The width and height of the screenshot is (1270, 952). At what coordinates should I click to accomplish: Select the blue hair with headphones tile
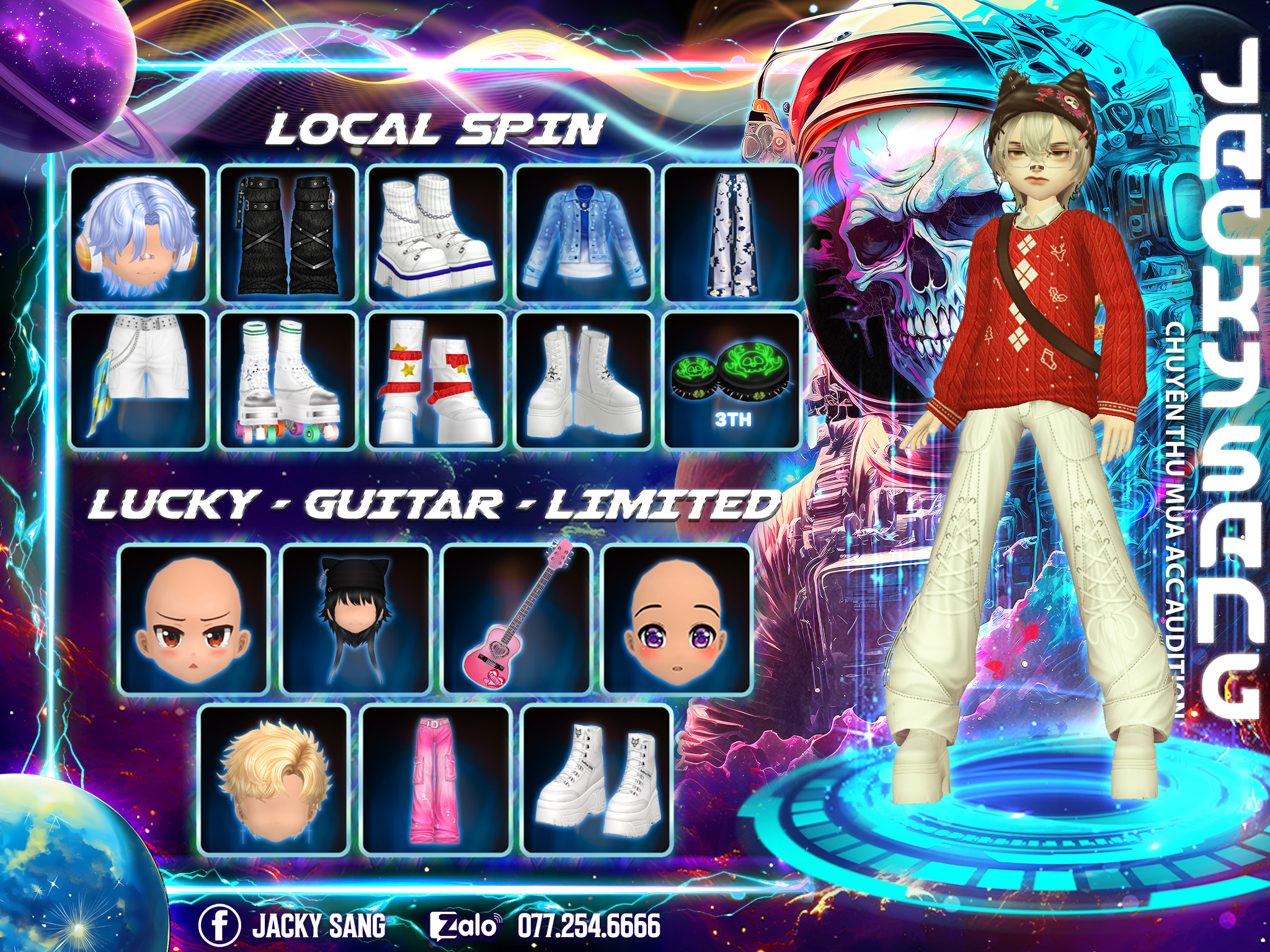(138, 234)
